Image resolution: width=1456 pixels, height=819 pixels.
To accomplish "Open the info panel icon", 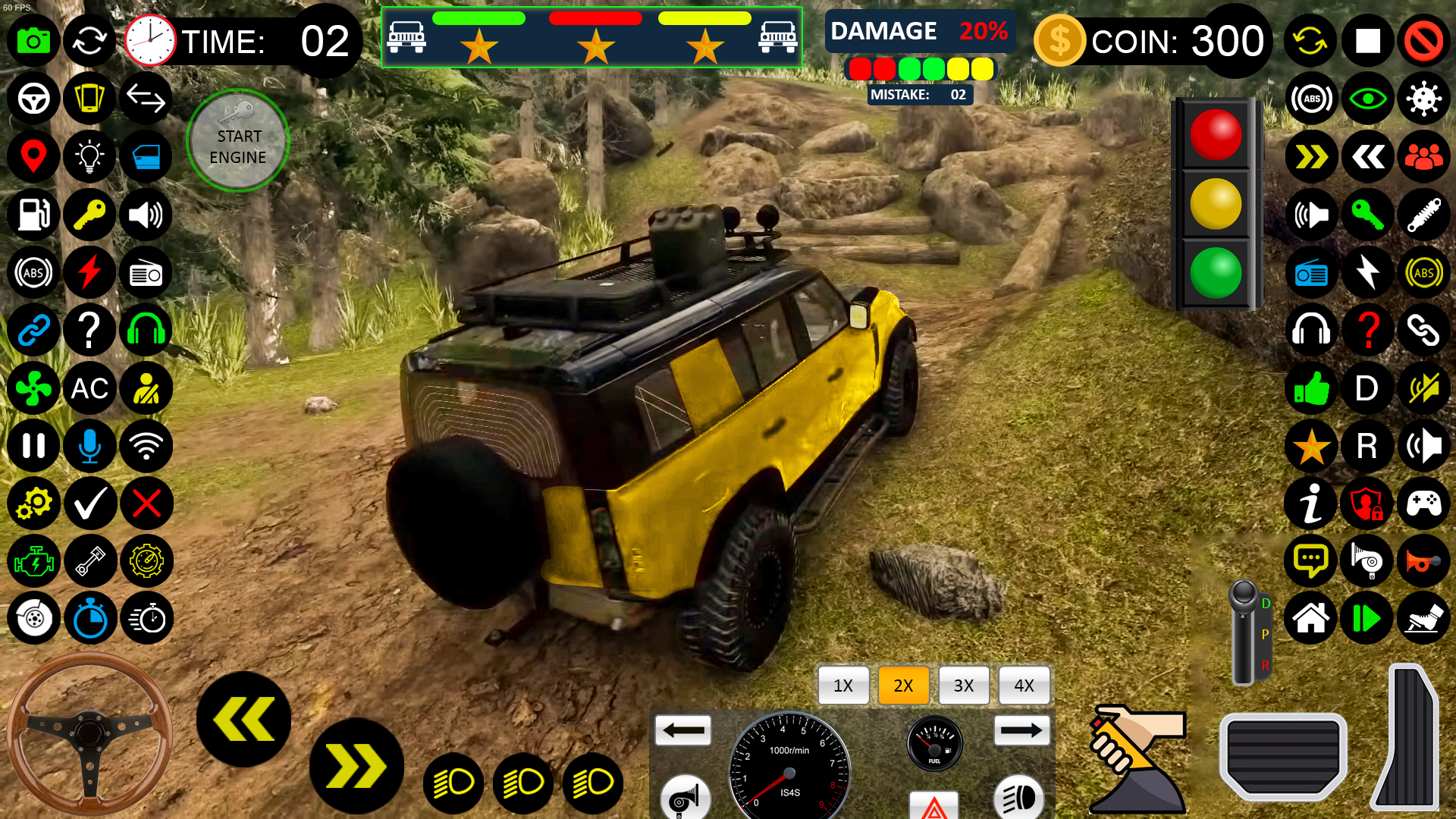I will 1310,504.
